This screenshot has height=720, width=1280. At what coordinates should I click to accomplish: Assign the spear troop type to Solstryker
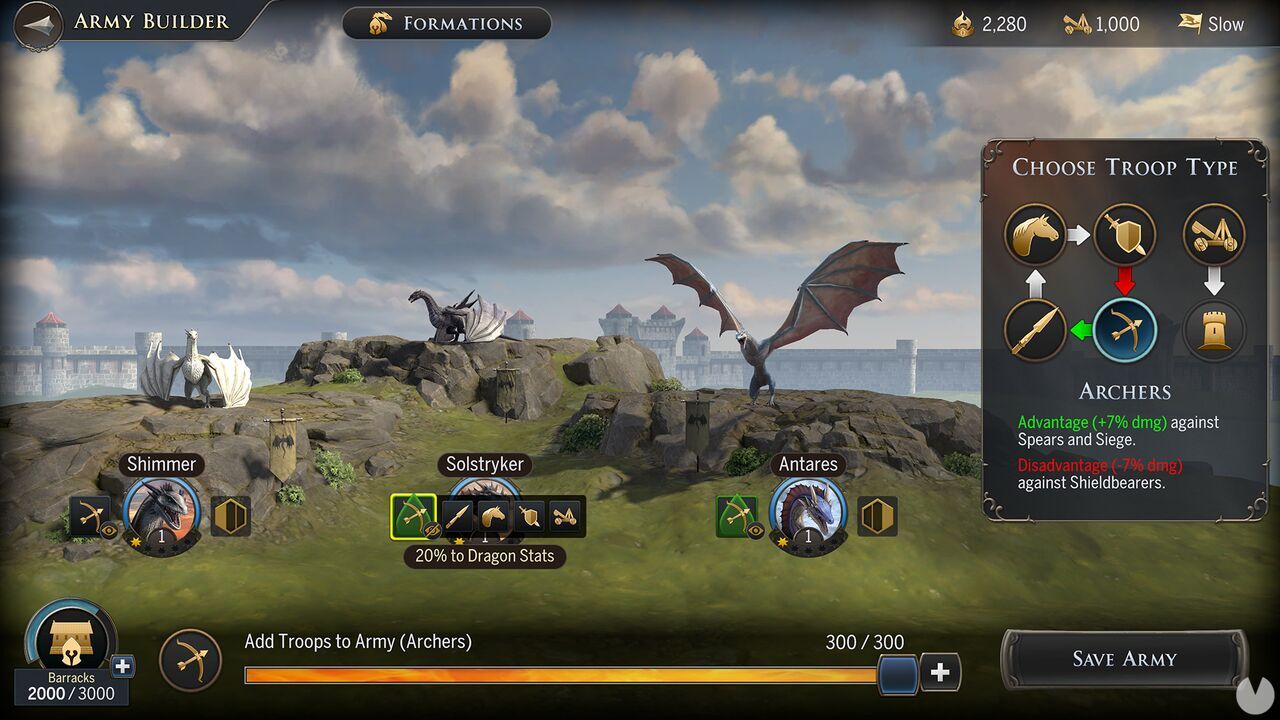[x=457, y=515]
